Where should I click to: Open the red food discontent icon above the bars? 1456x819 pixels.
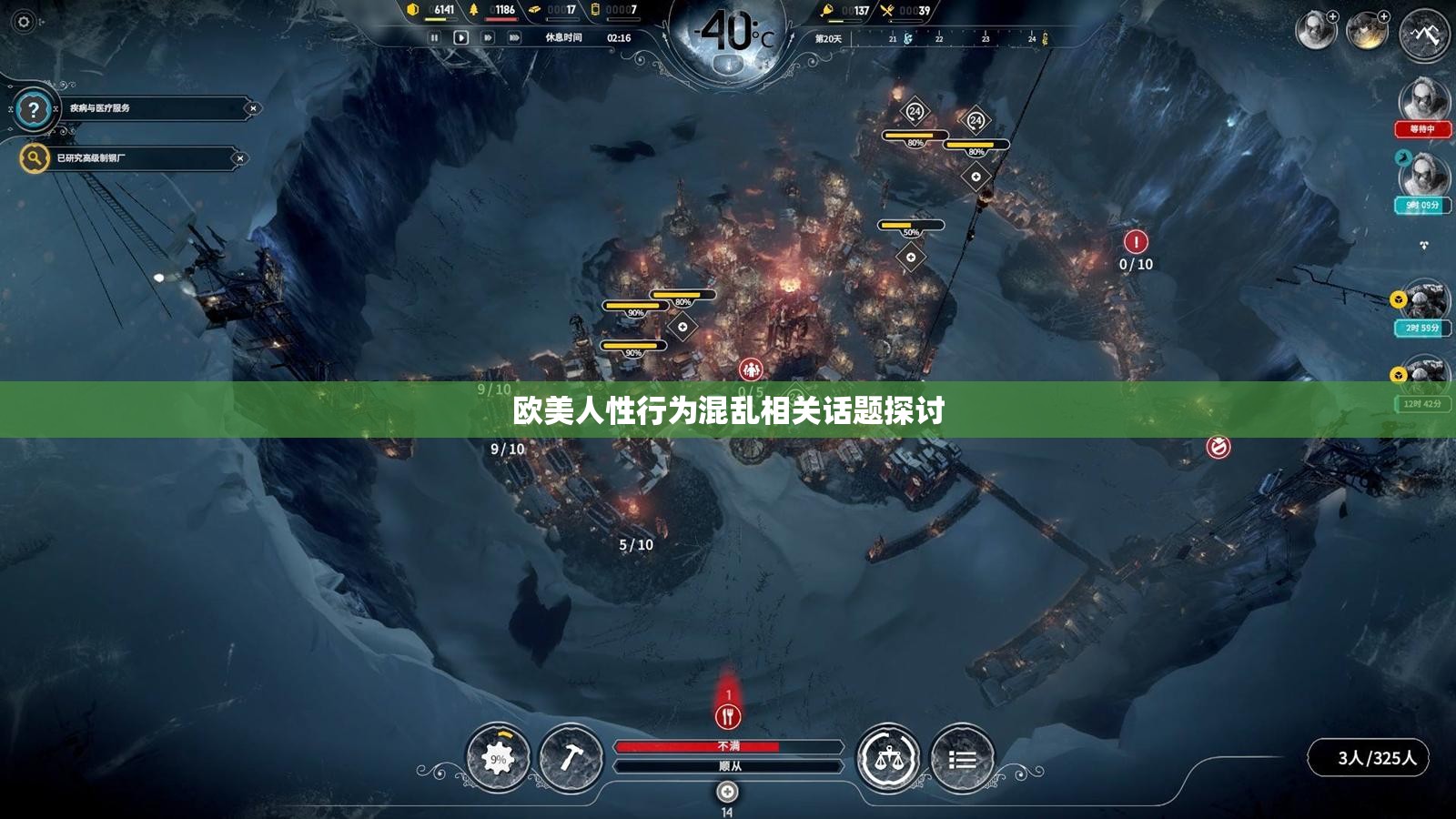tap(726, 716)
